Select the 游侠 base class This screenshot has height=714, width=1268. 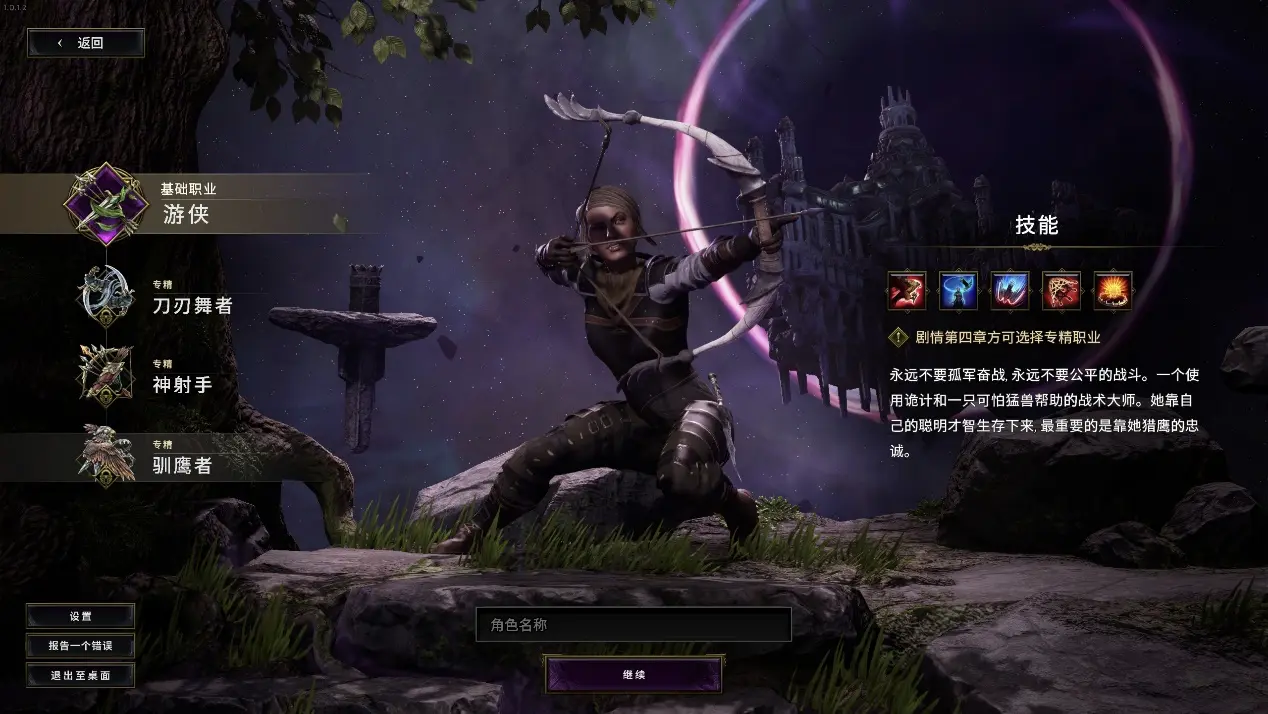[185, 205]
